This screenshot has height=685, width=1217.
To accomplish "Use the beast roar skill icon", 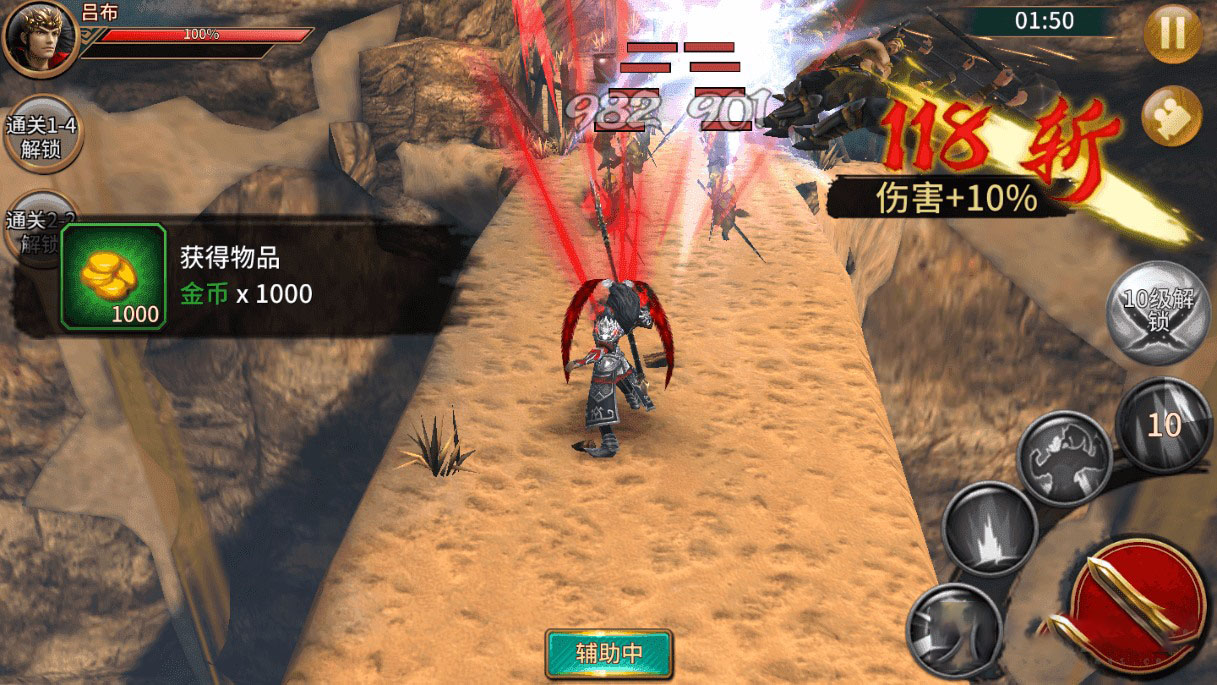I will click(x=1065, y=458).
